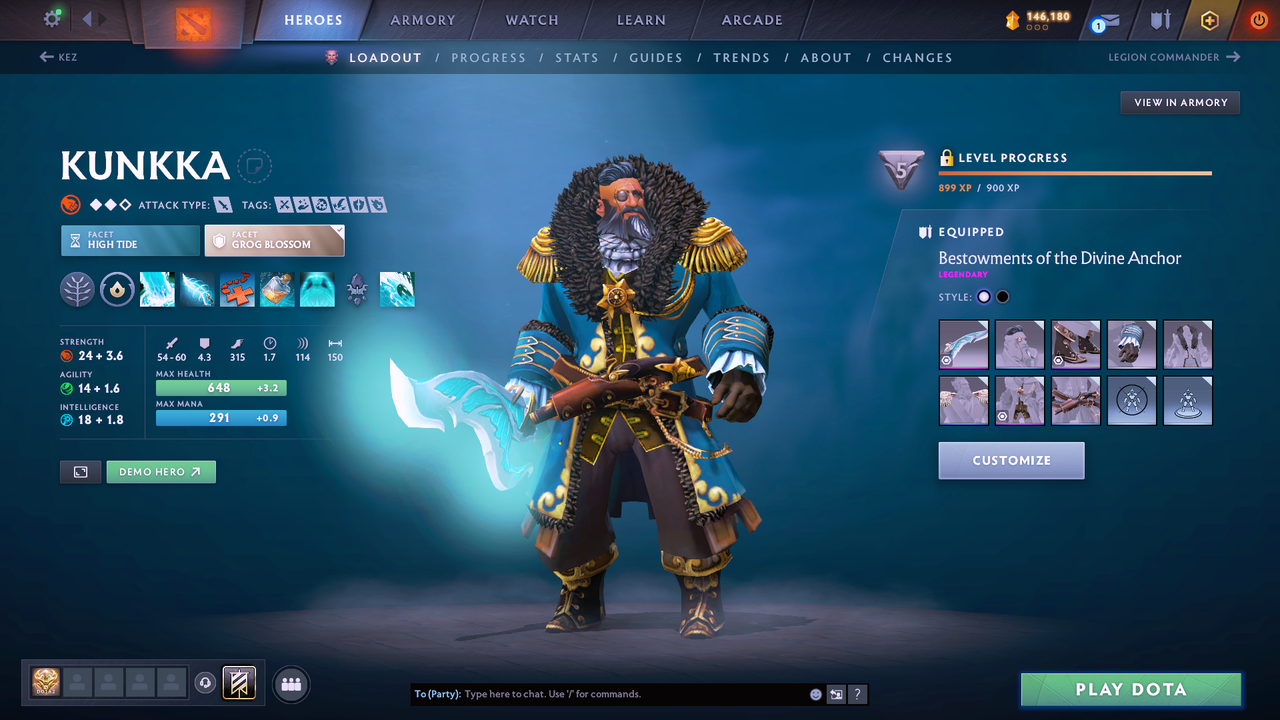Click CUSTOMIZE under equipped items
Screen dimensions: 1280x720
click(x=1011, y=460)
